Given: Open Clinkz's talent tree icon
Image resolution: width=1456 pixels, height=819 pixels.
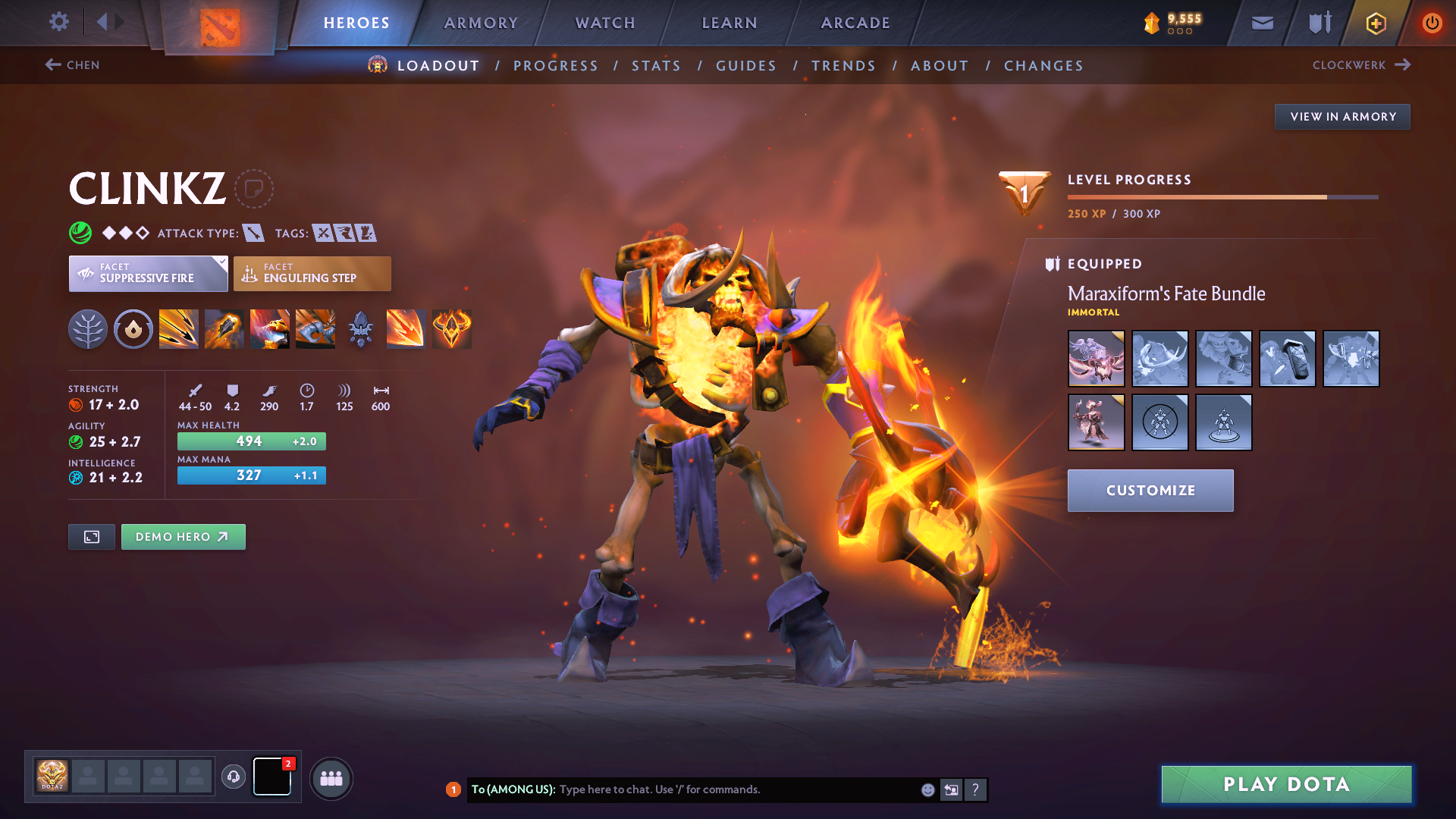Looking at the screenshot, I should point(88,328).
